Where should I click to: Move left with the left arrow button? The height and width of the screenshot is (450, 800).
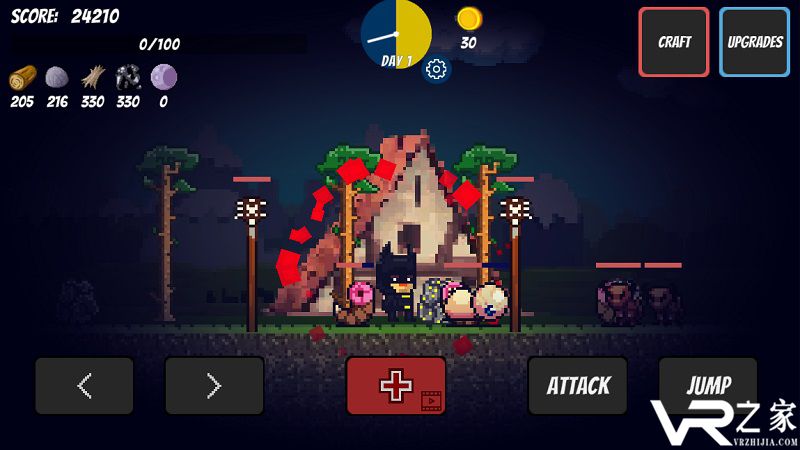coord(85,386)
